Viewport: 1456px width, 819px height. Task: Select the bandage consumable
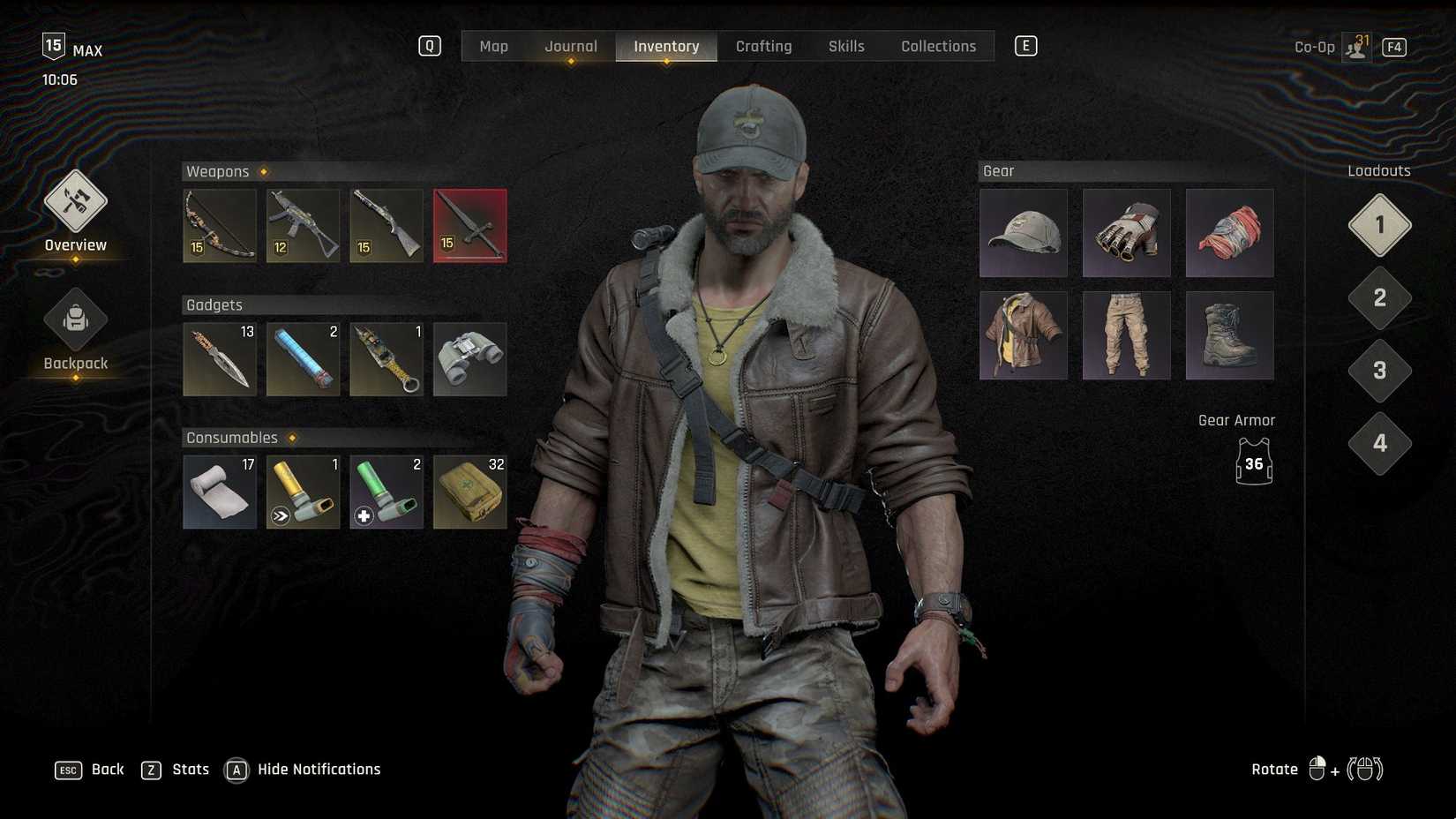[x=219, y=492]
